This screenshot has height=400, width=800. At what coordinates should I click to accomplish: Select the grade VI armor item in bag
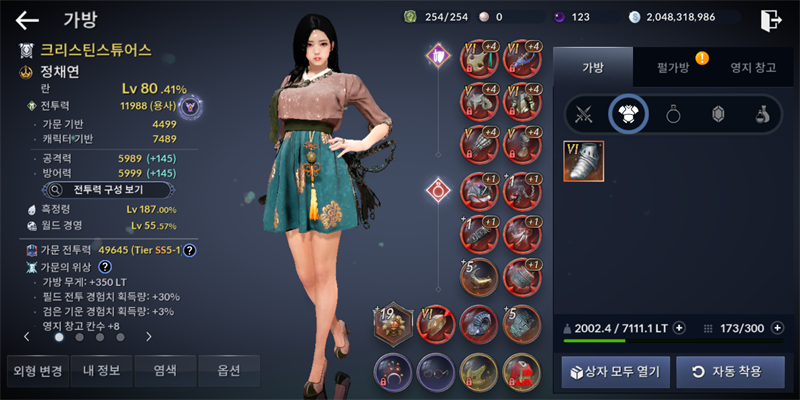click(583, 161)
